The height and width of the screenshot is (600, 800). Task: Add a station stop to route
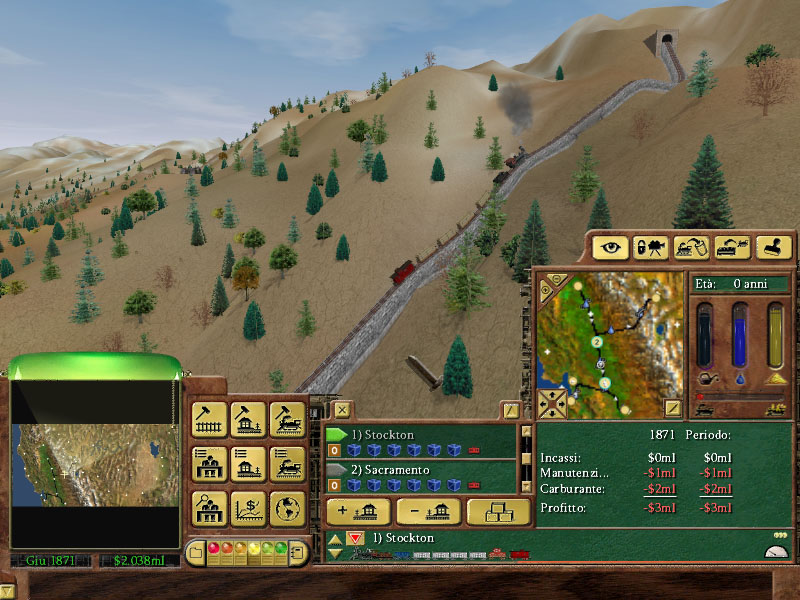click(356, 512)
